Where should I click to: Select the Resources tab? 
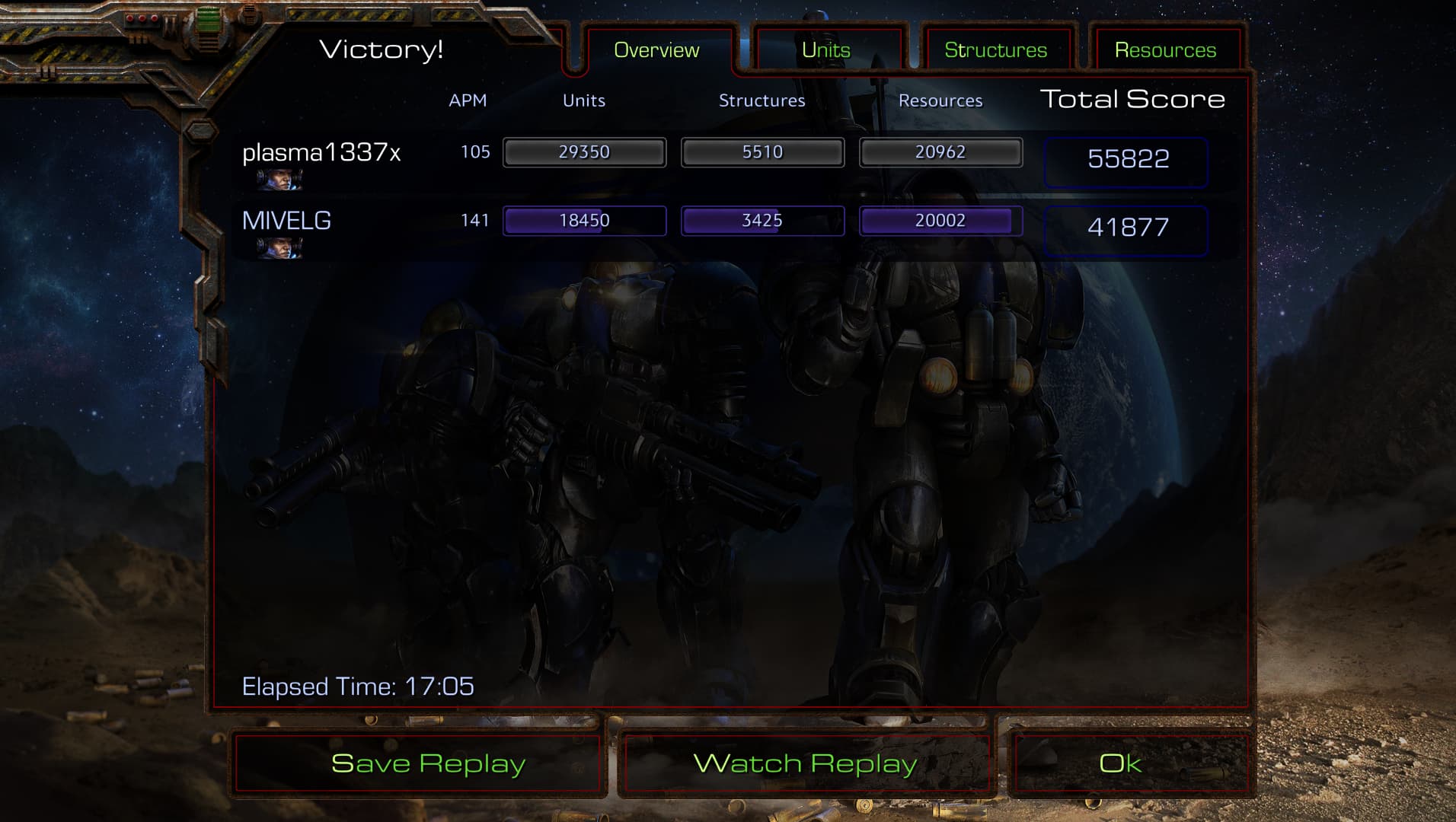coord(1165,50)
